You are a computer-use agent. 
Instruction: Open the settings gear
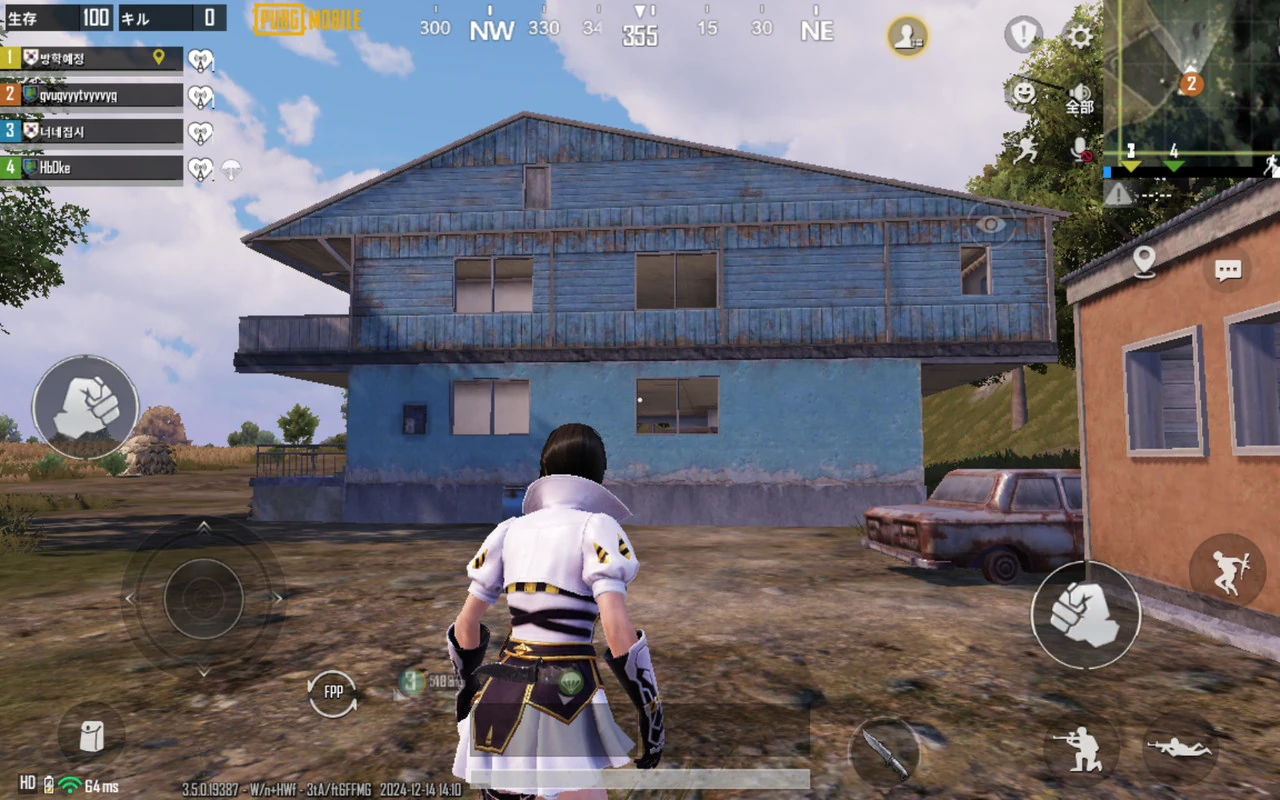[x=1080, y=37]
